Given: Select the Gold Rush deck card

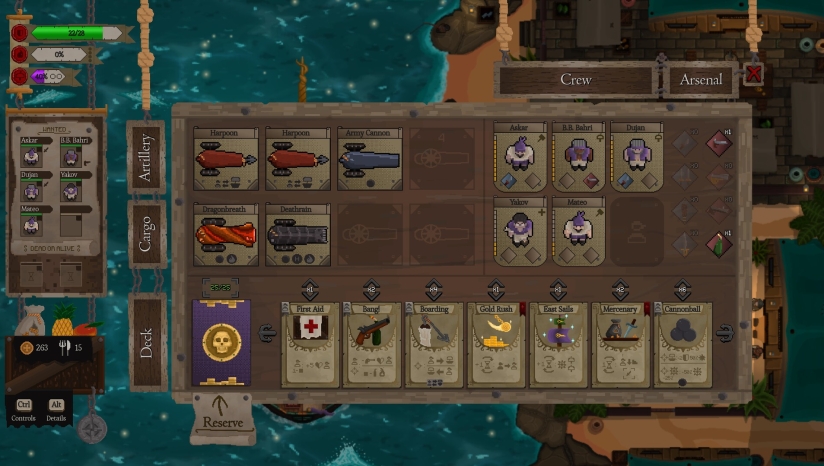Looking at the screenshot, I should click(497, 344).
